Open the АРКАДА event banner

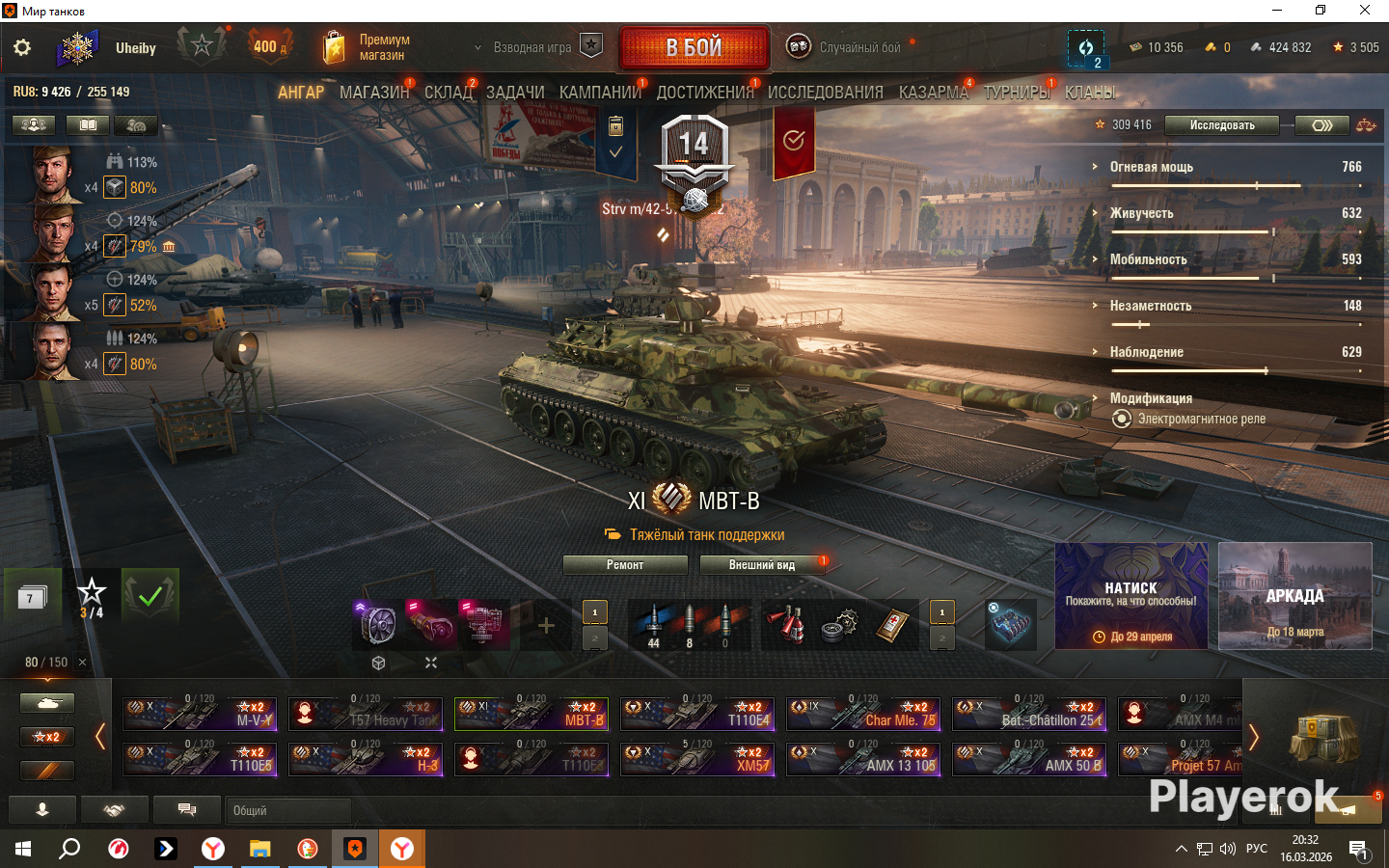pos(1294,595)
